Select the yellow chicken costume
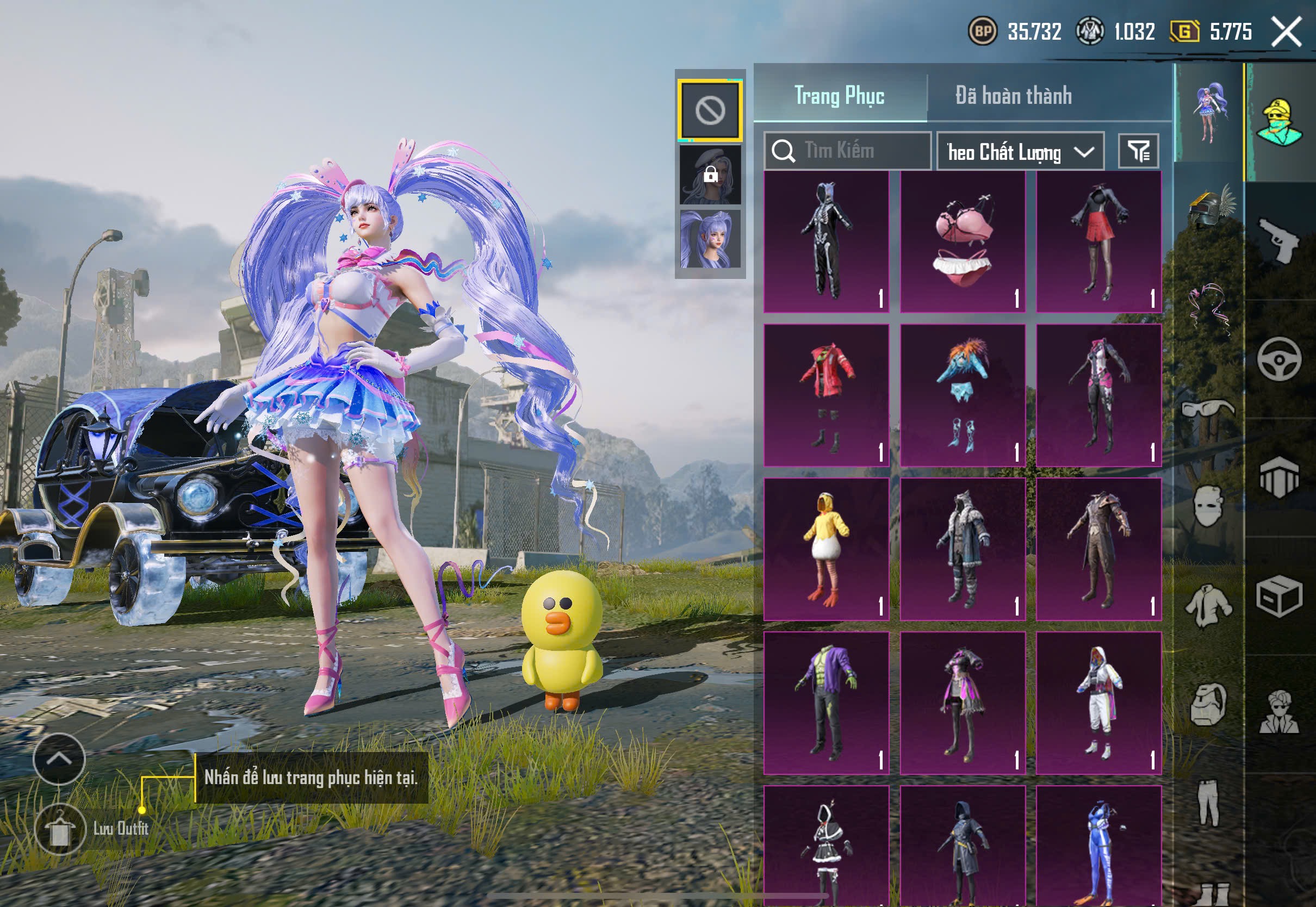 point(826,549)
